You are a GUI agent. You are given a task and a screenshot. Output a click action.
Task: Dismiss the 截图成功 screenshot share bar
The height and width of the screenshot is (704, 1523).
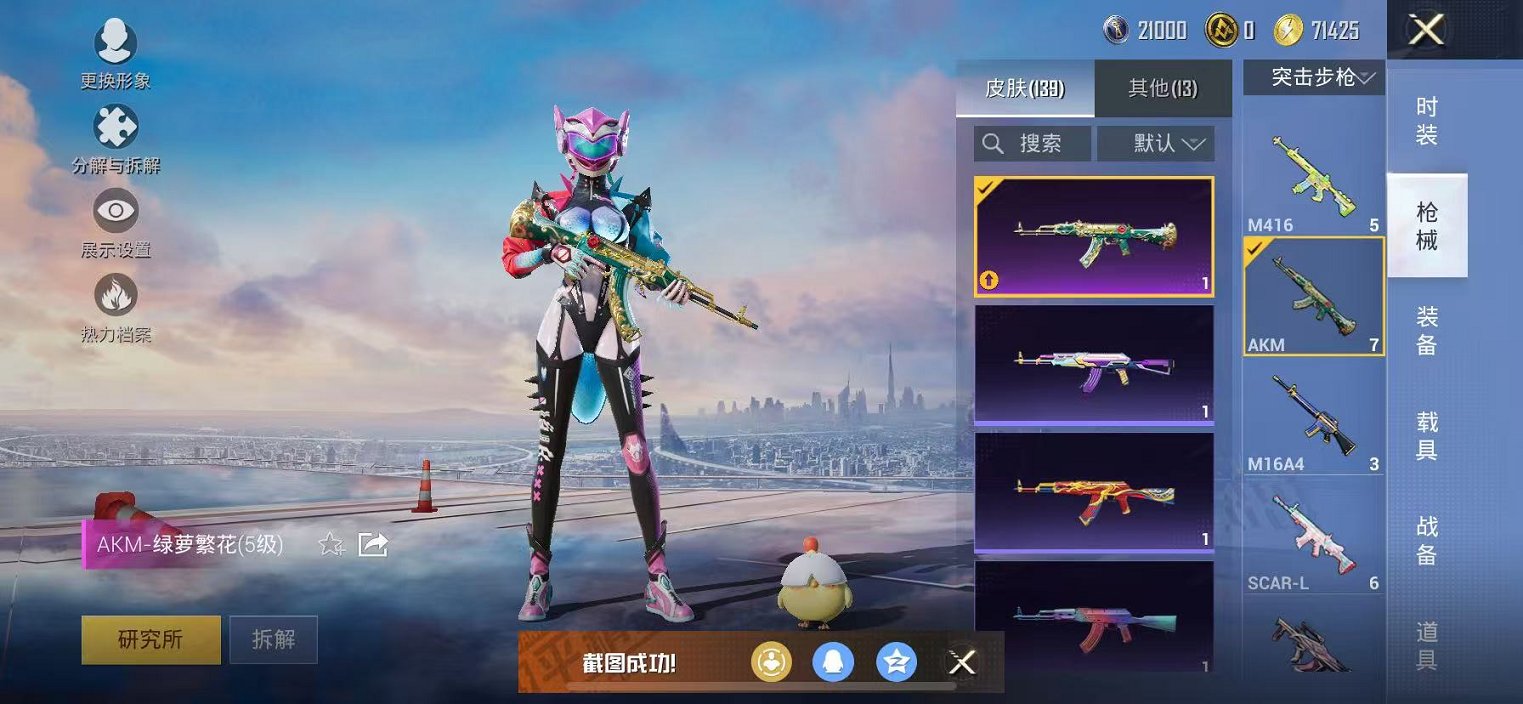962,662
